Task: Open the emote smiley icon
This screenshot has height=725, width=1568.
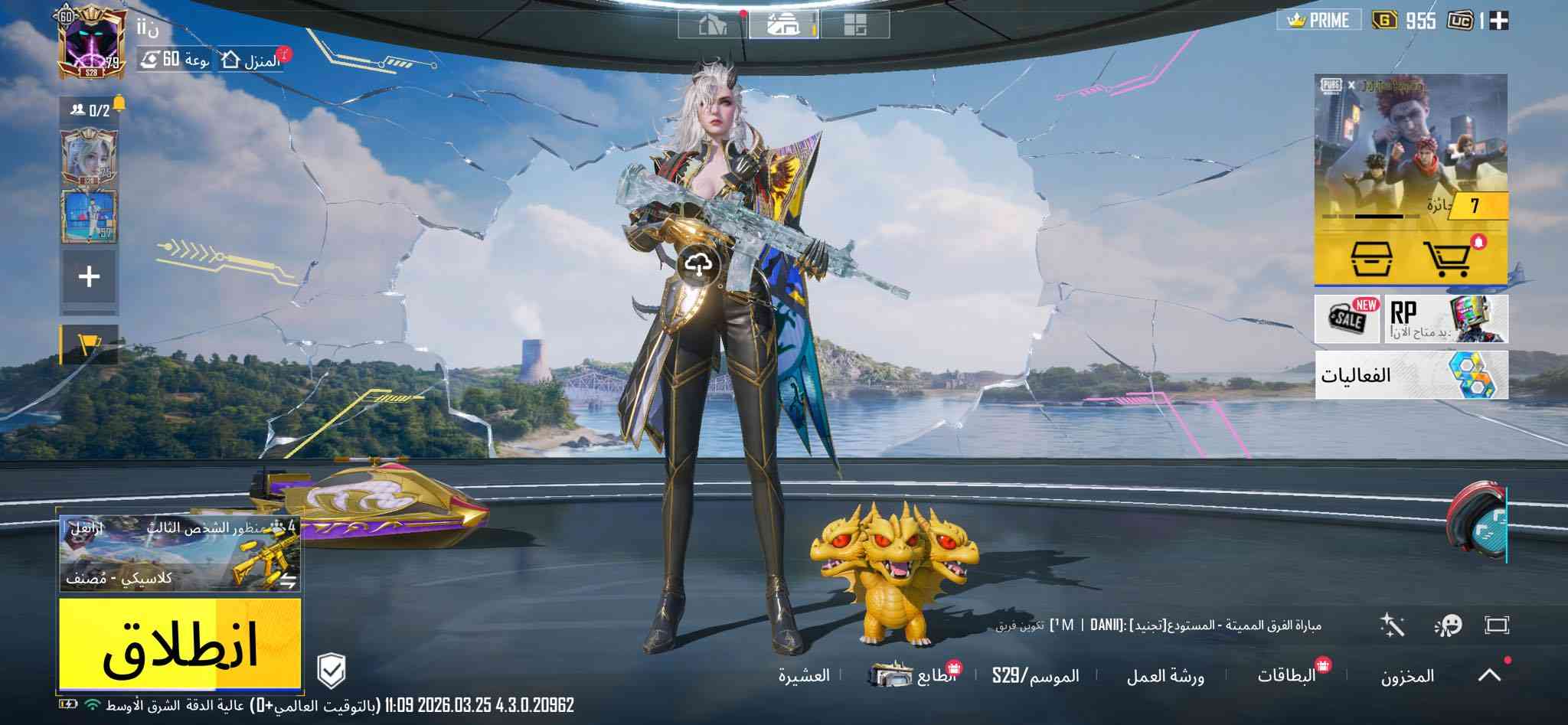Action: (1447, 625)
